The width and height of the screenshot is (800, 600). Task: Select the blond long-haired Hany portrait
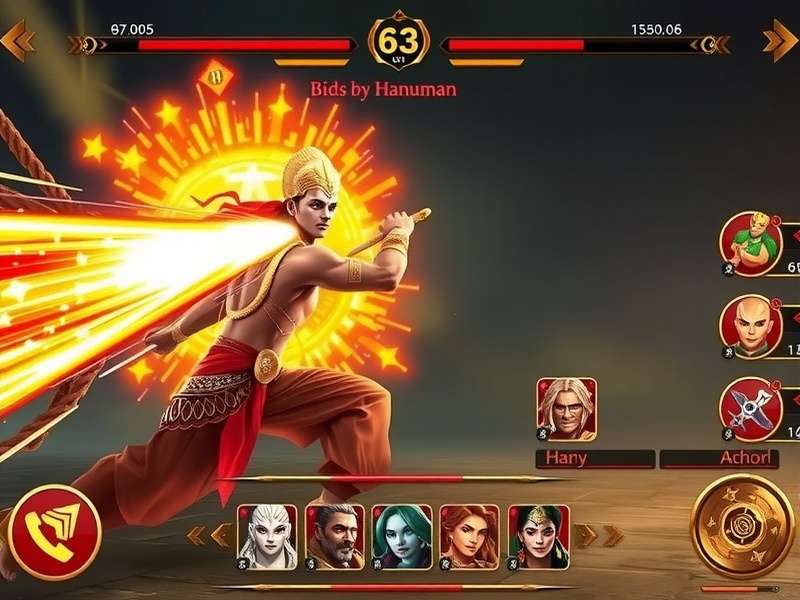pyautogui.click(x=567, y=409)
